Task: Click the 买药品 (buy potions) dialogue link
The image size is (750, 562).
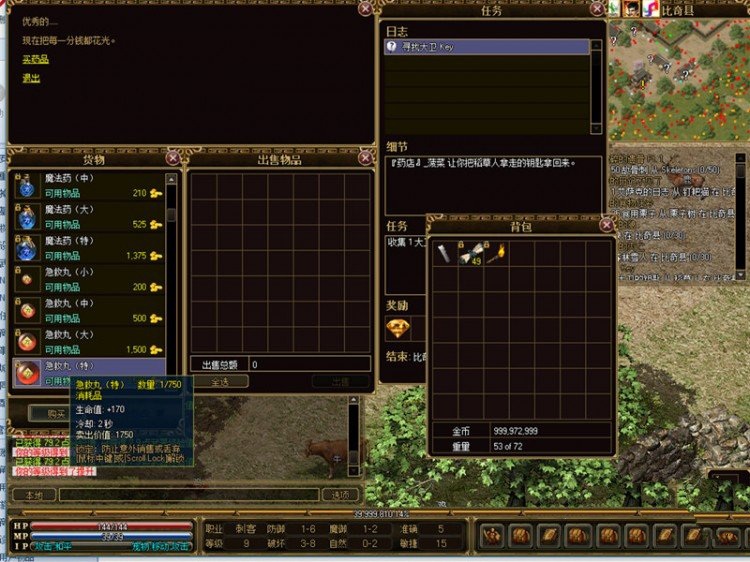Action: tap(36, 60)
